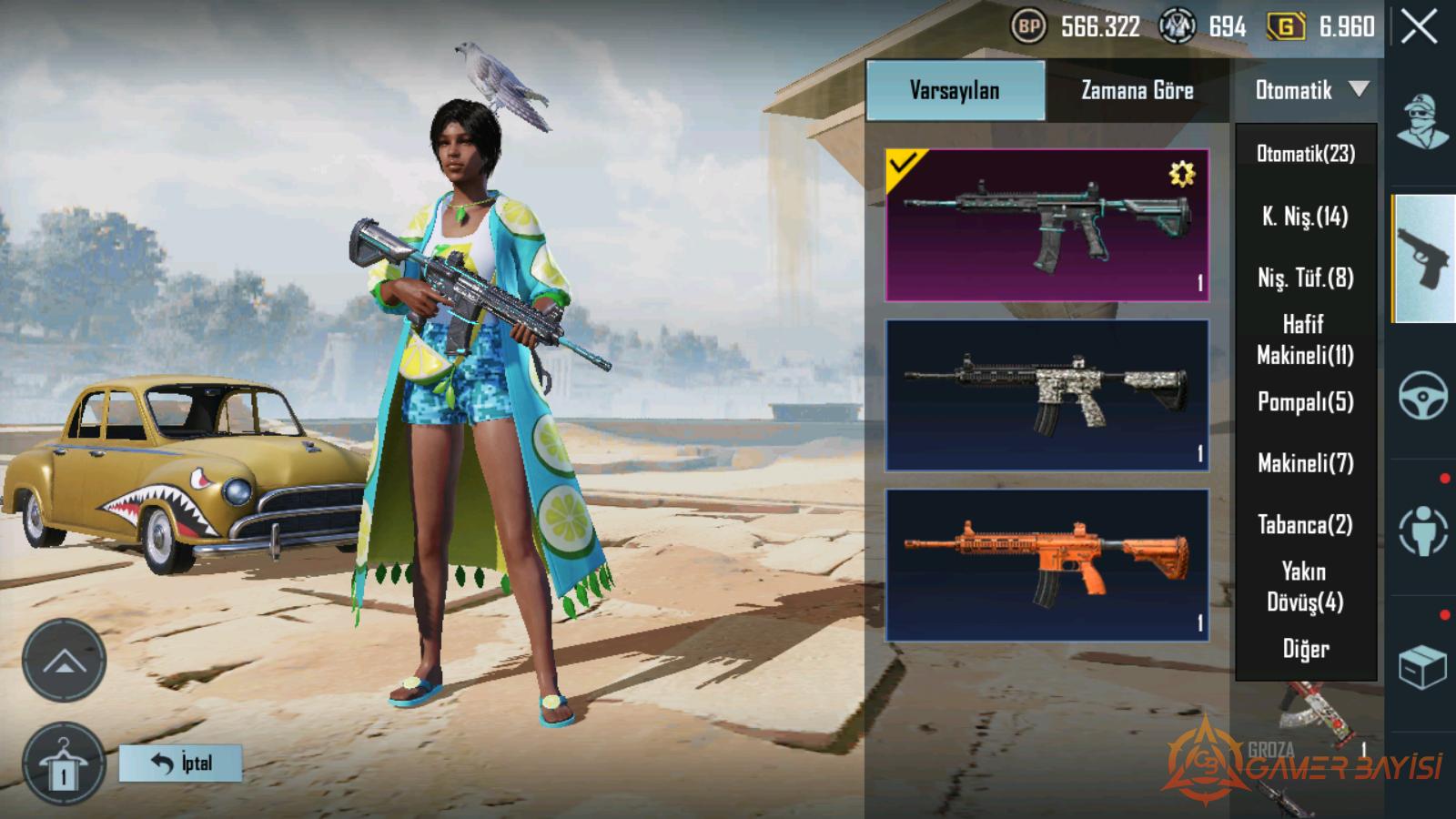Open the vehicle steering wheel section
Screen dimensions: 1456x819
pos(1422,395)
